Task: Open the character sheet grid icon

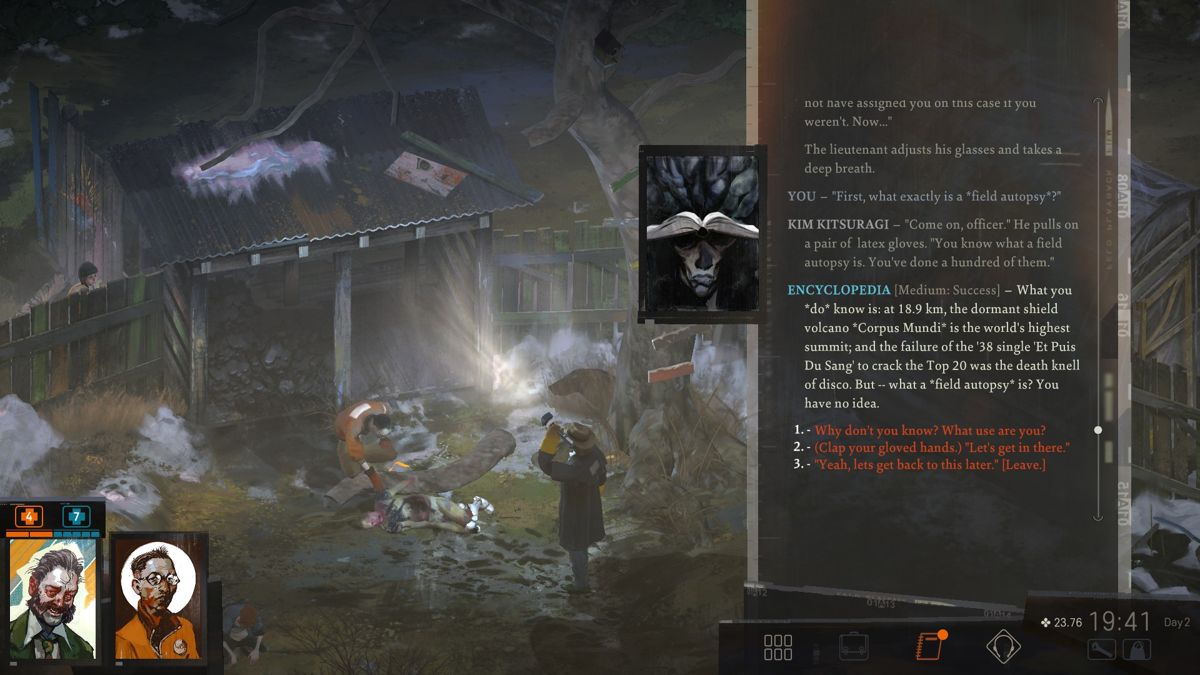Action: pyautogui.click(x=777, y=647)
